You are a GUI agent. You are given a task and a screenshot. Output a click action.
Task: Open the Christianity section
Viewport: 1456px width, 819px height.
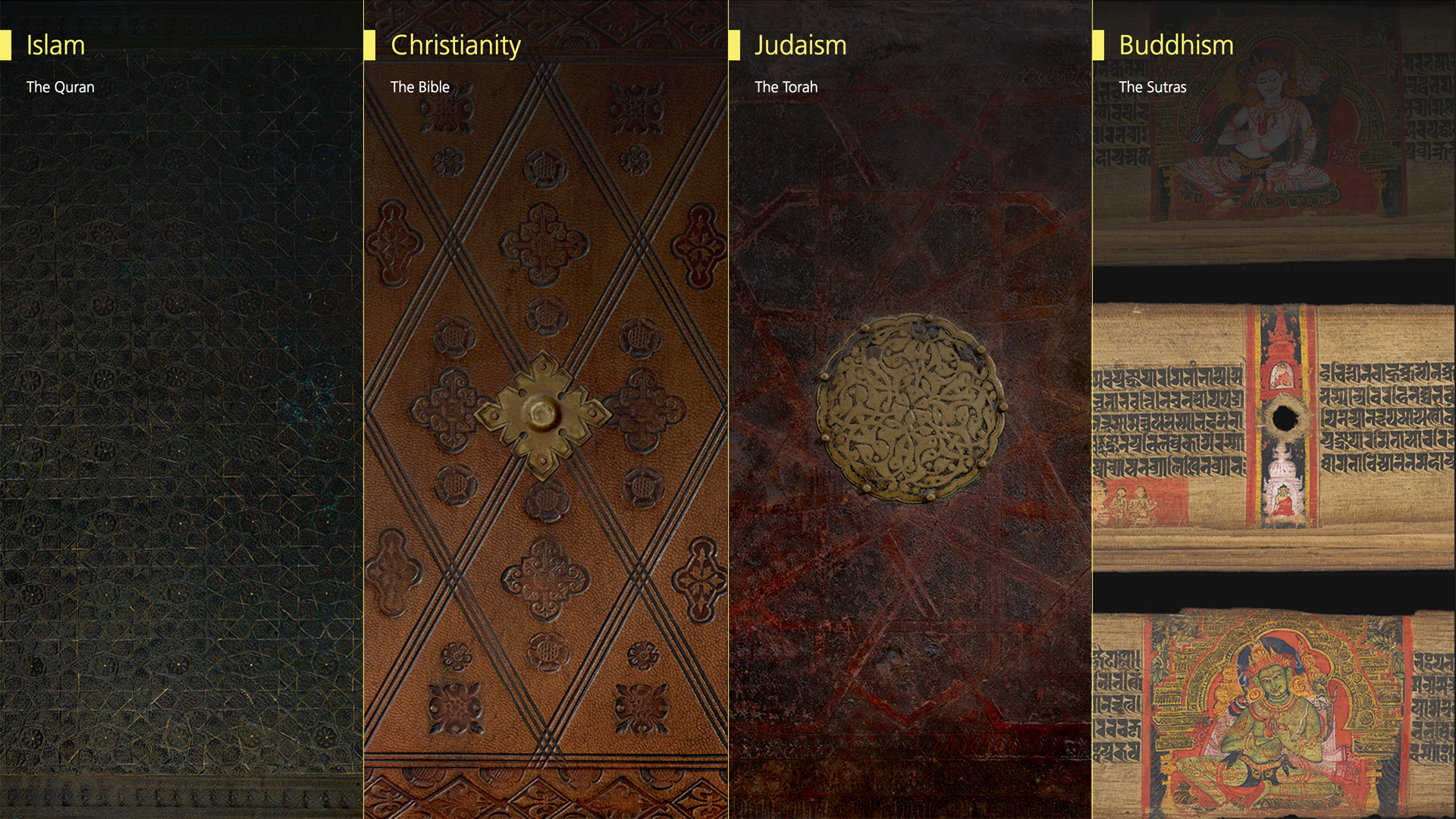point(545,409)
